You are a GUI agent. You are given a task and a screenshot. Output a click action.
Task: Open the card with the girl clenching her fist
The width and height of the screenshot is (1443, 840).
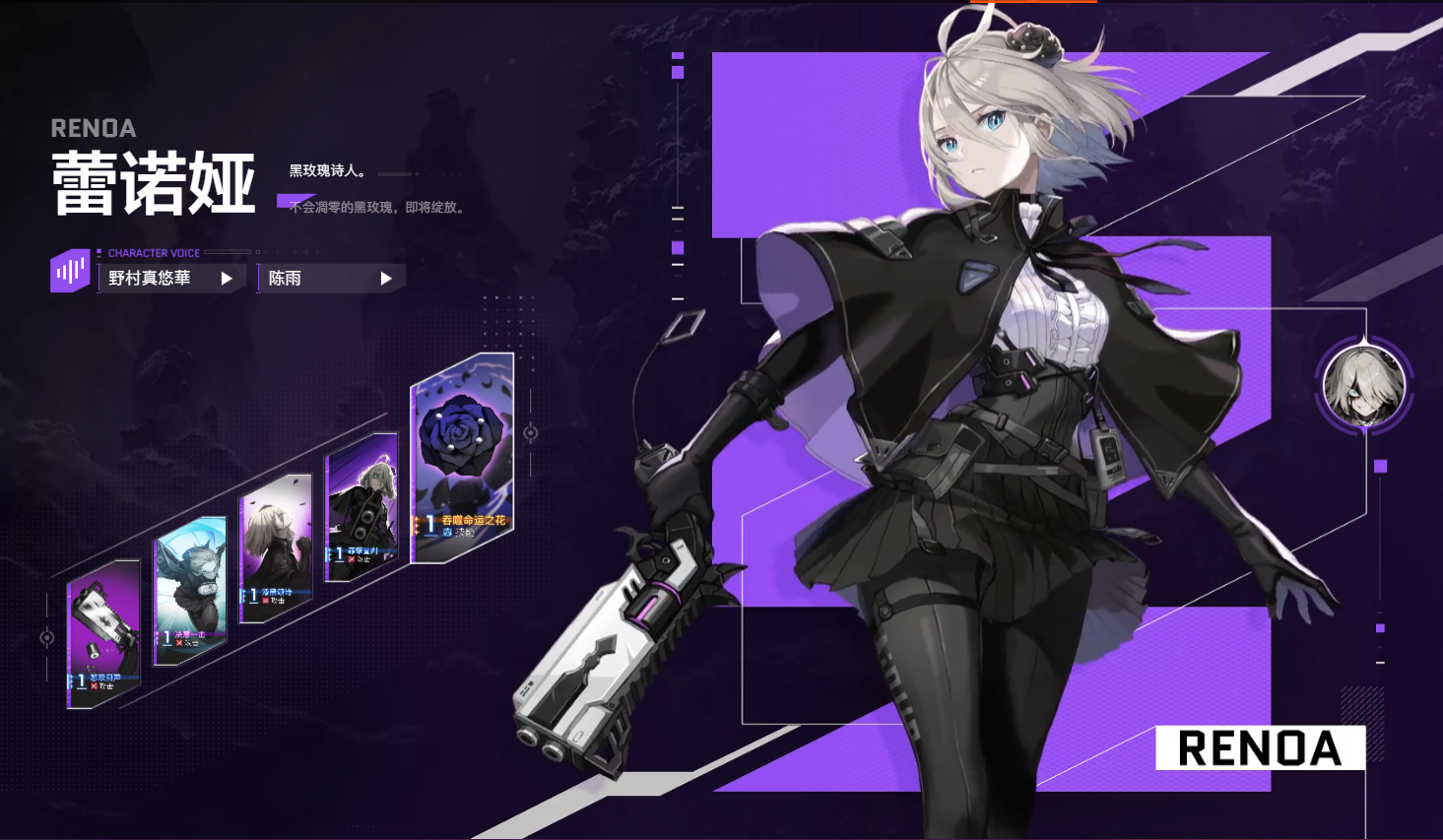276,547
